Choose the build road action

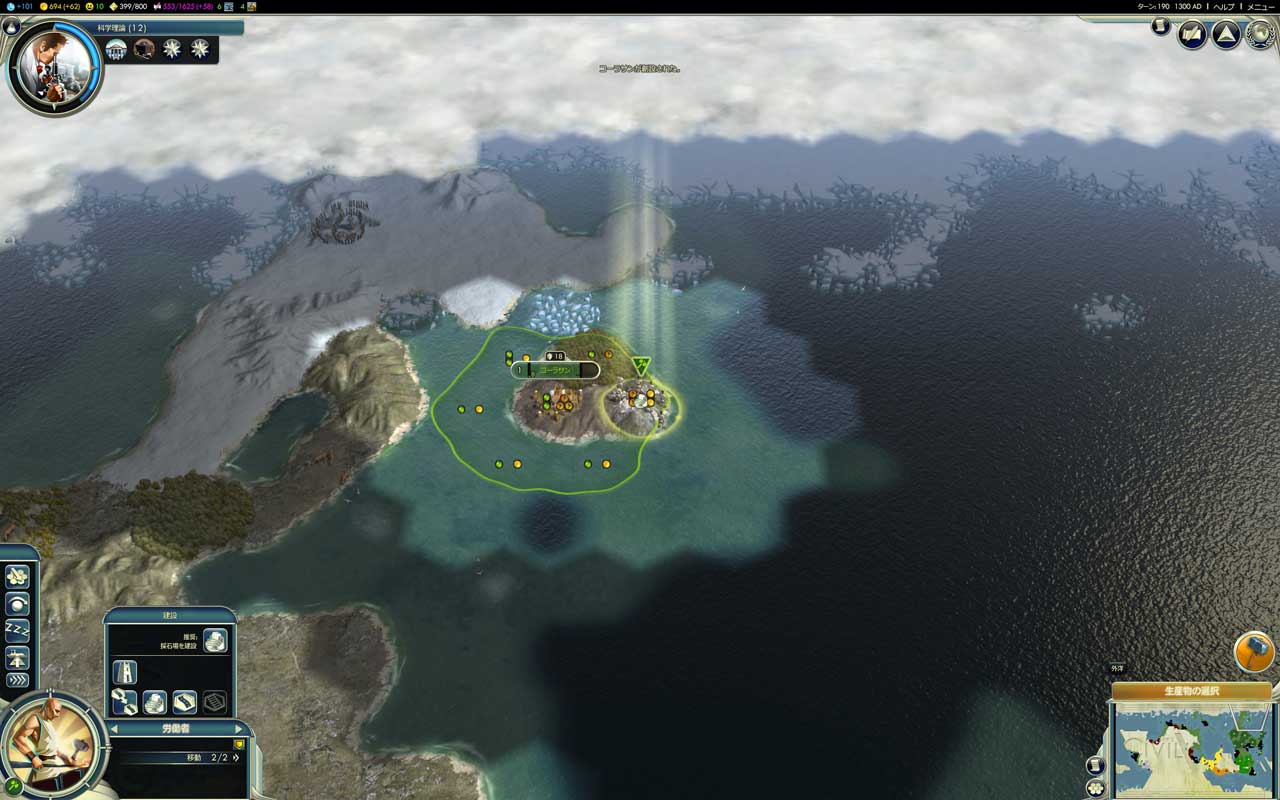click(x=124, y=671)
